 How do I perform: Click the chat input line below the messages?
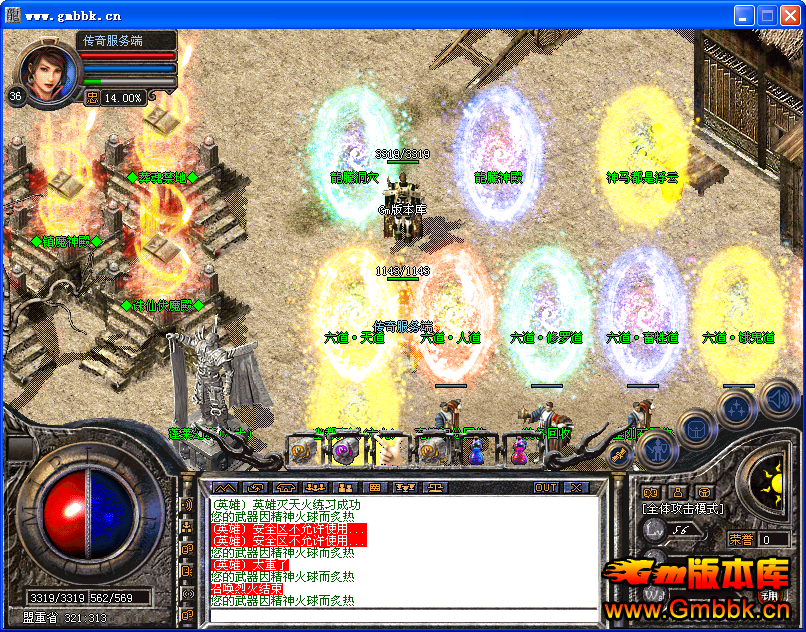(404, 614)
